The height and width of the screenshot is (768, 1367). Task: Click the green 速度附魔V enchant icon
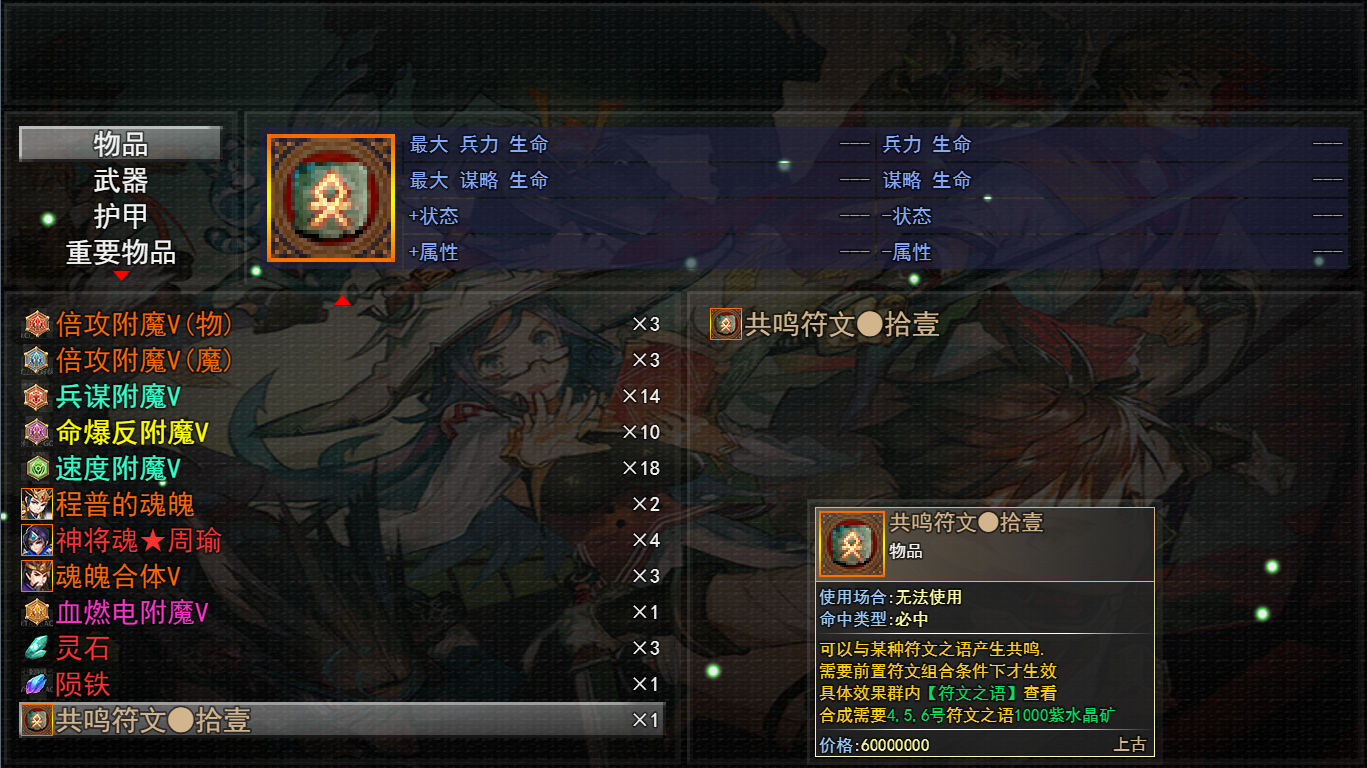pos(37,468)
